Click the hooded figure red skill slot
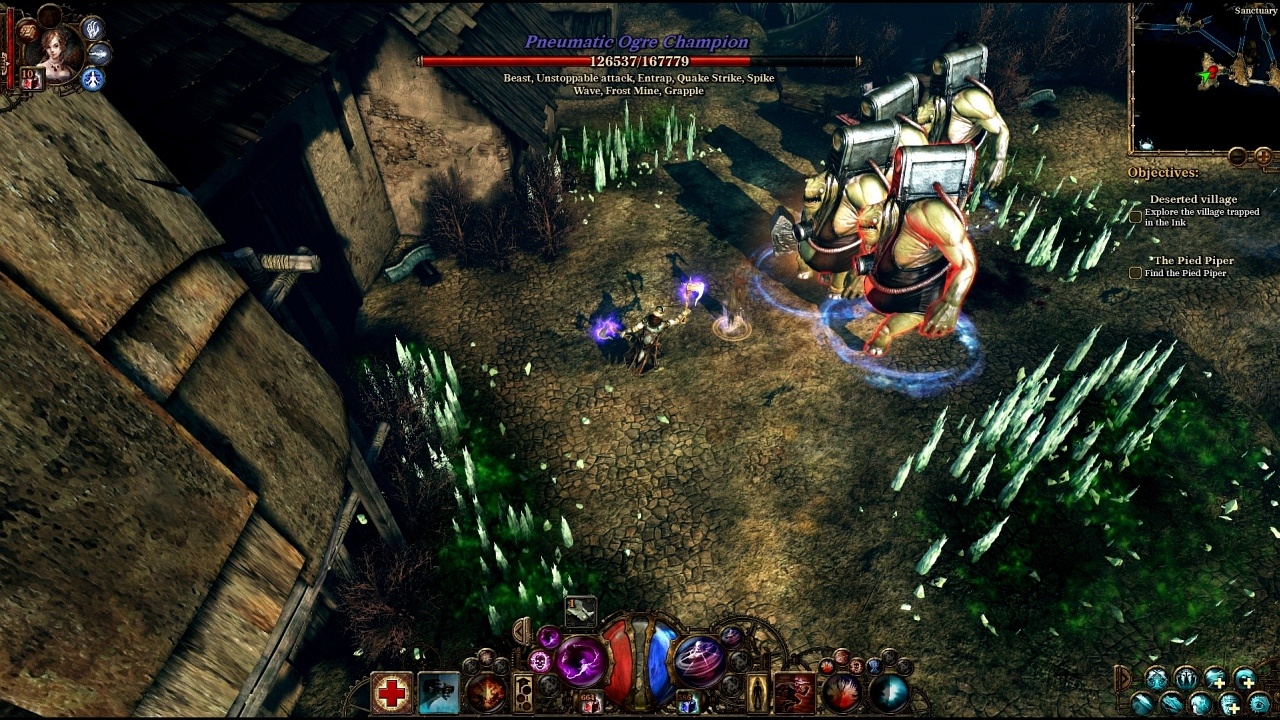Screen dimensions: 1280x720 (794, 693)
